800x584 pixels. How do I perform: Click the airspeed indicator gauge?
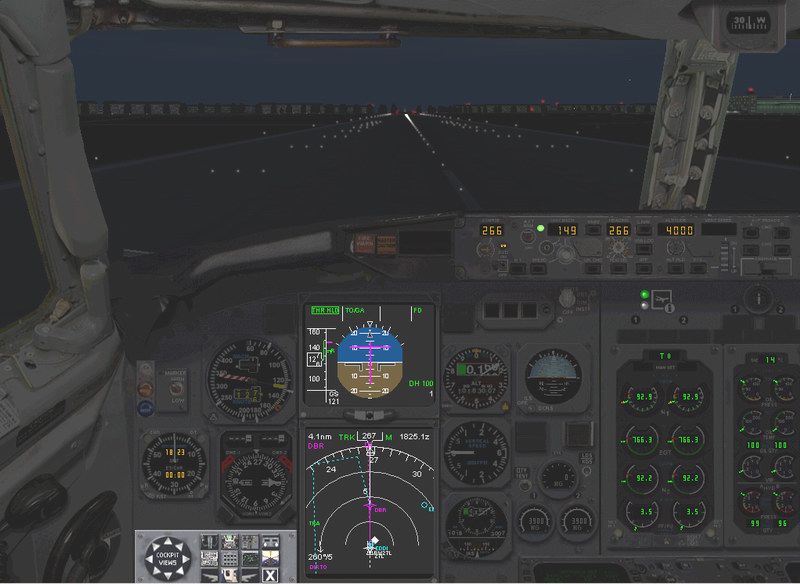238,379
